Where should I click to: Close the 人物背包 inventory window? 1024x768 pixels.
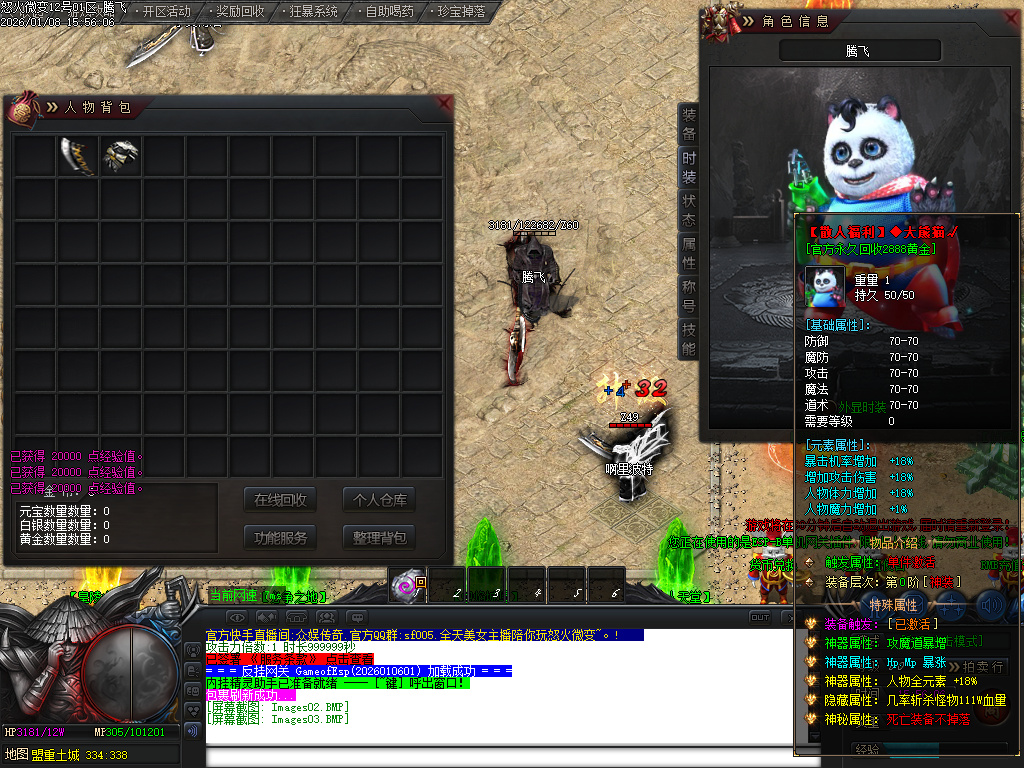pos(444,103)
